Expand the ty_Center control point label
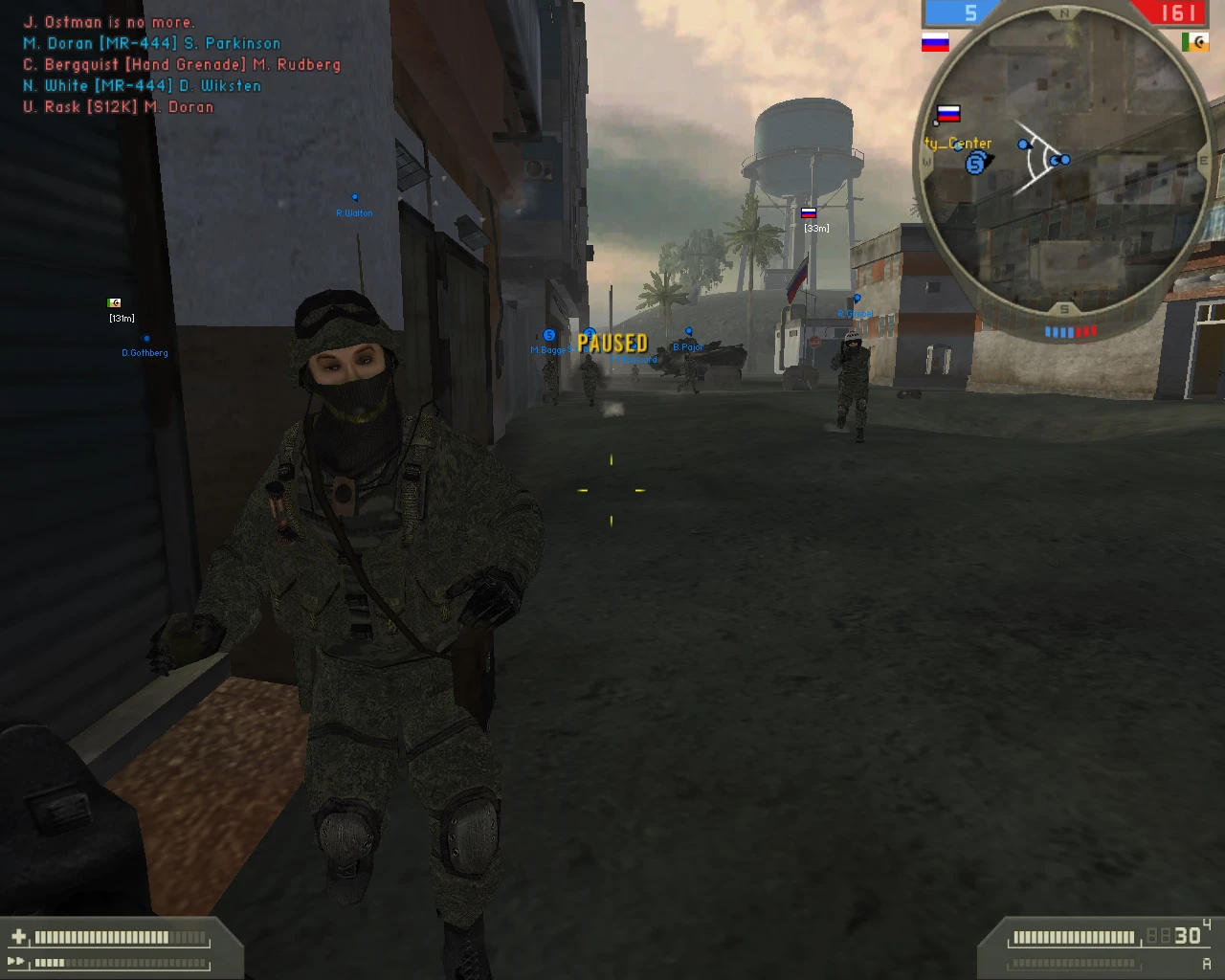The height and width of the screenshot is (980, 1225). click(x=958, y=143)
